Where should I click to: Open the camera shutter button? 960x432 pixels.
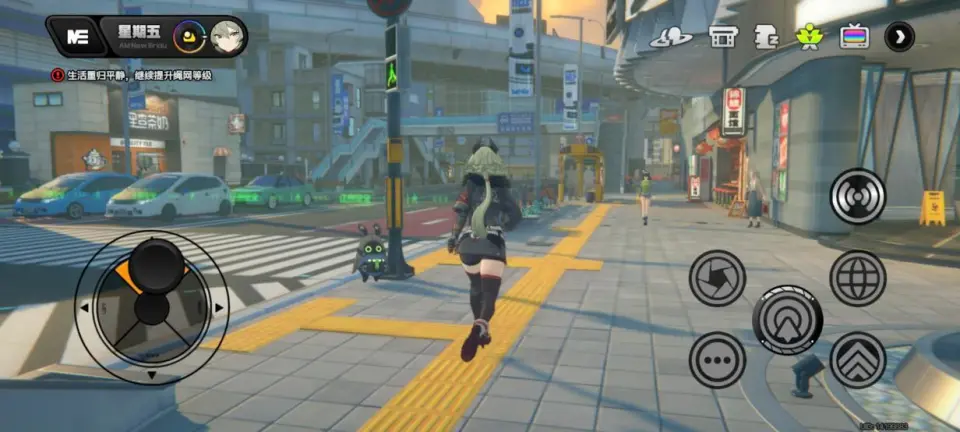click(717, 278)
